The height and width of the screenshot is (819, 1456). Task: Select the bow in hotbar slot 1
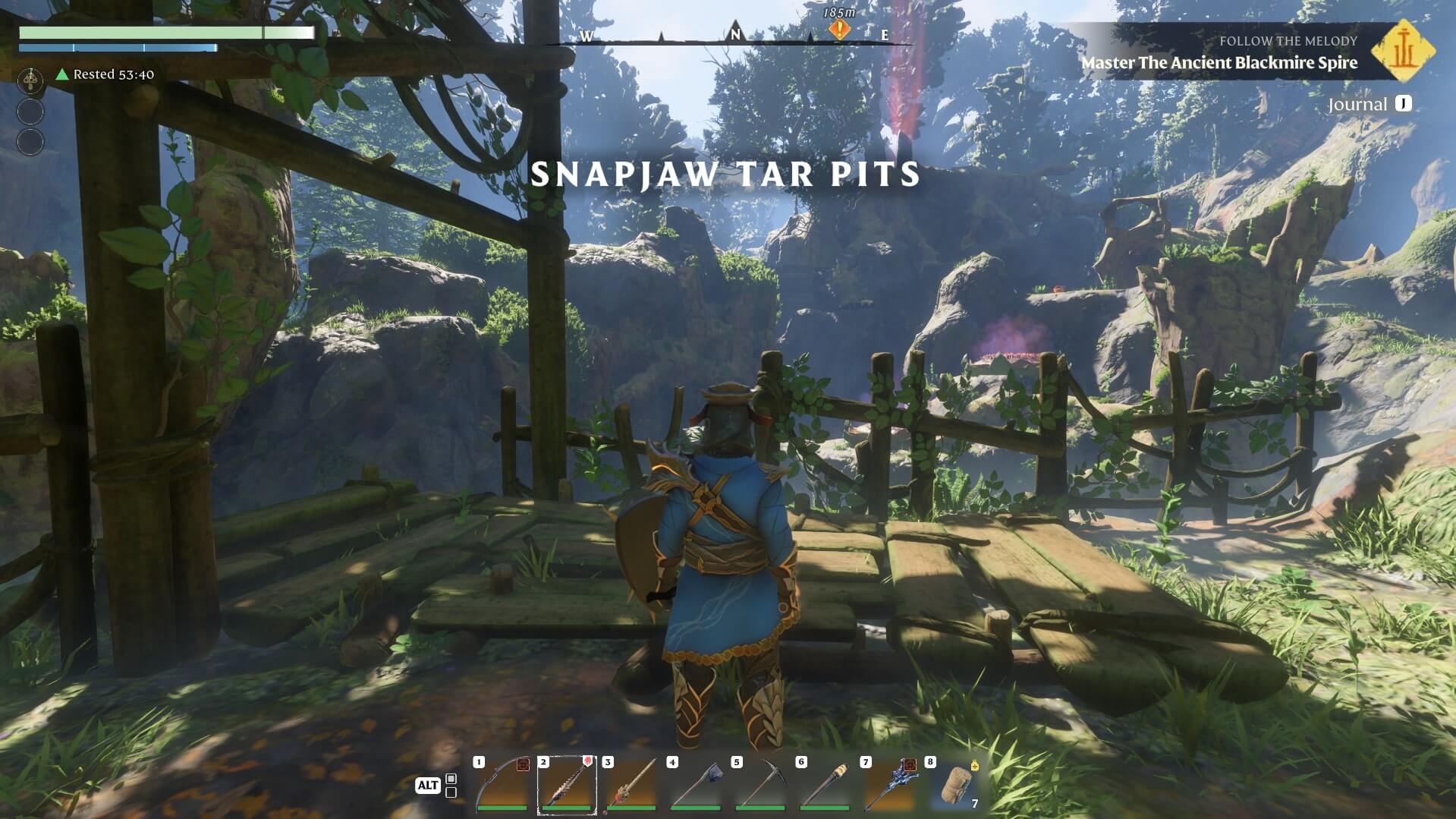coord(501,785)
